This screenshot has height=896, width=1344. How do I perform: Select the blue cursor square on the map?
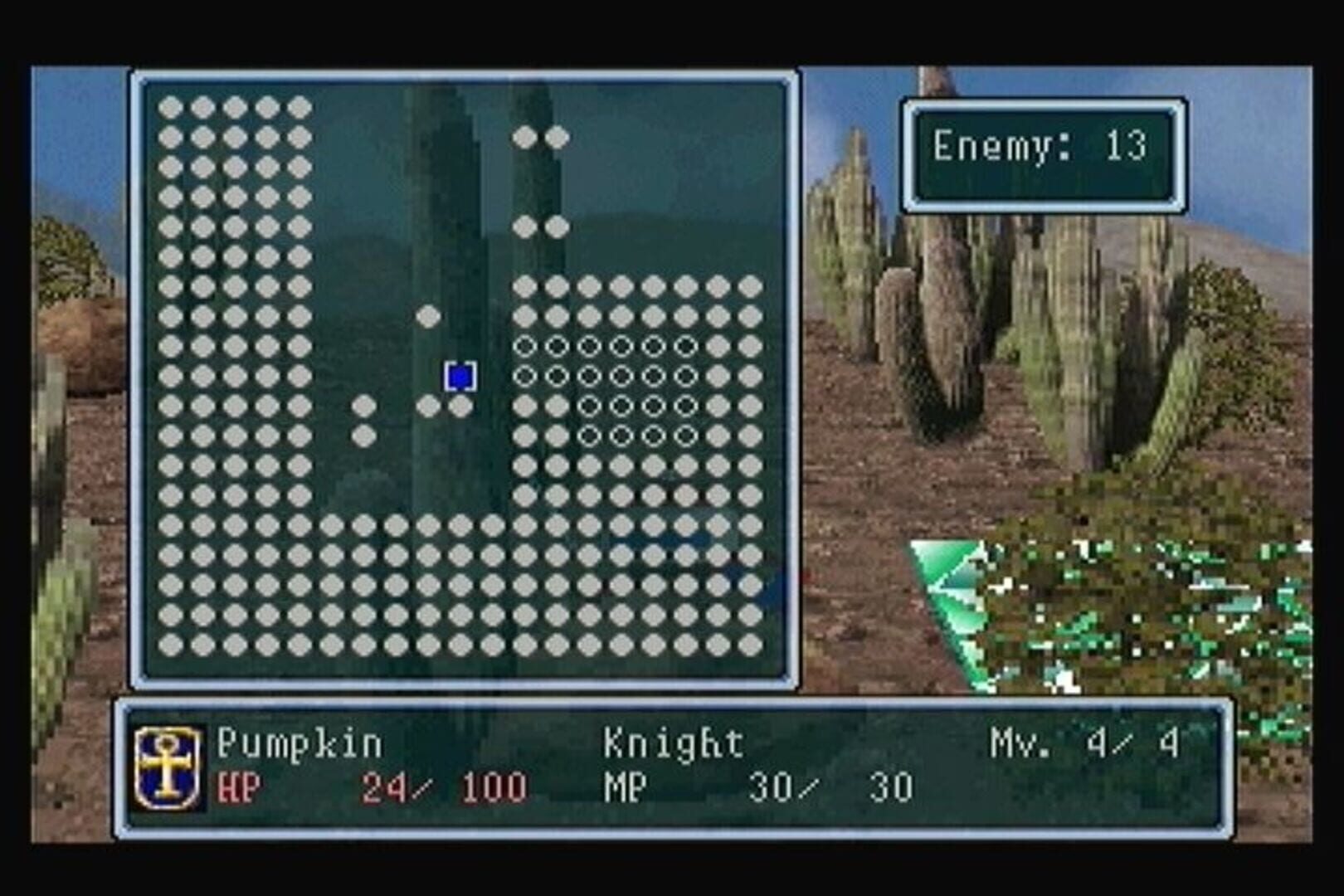(x=460, y=377)
